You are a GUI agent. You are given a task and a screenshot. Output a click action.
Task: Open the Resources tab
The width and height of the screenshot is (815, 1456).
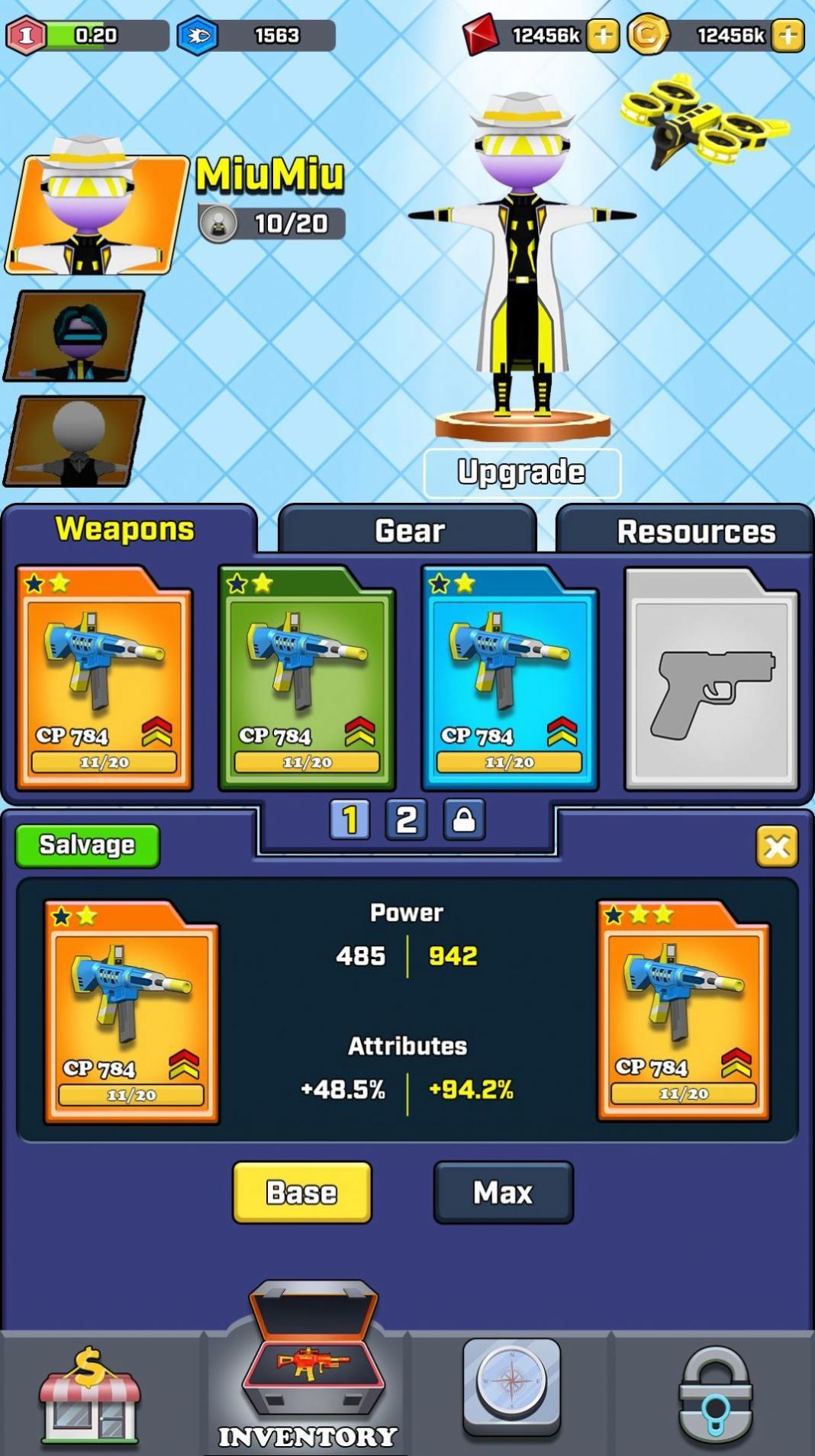point(694,531)
